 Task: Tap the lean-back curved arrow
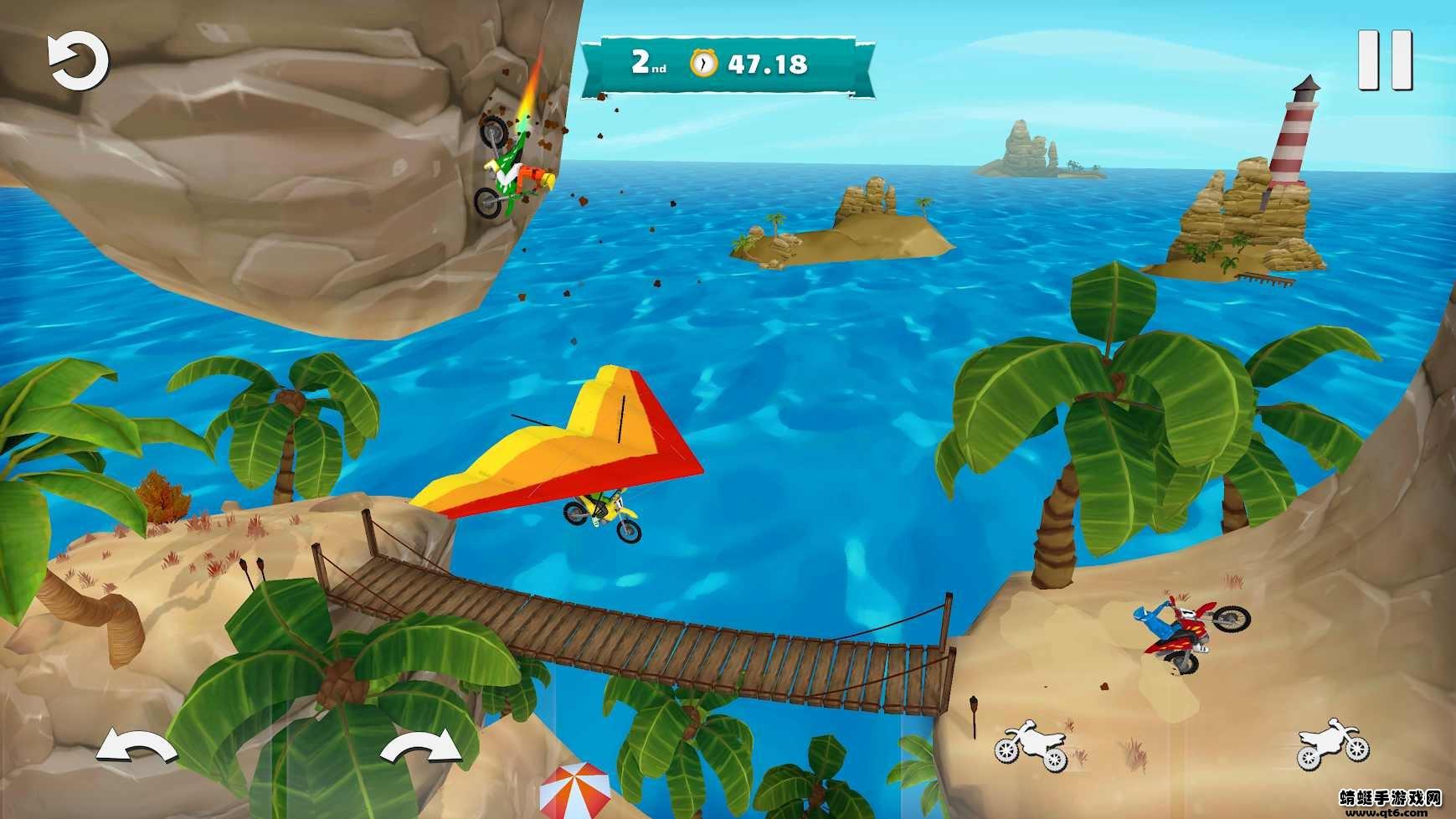click(136, 746)
